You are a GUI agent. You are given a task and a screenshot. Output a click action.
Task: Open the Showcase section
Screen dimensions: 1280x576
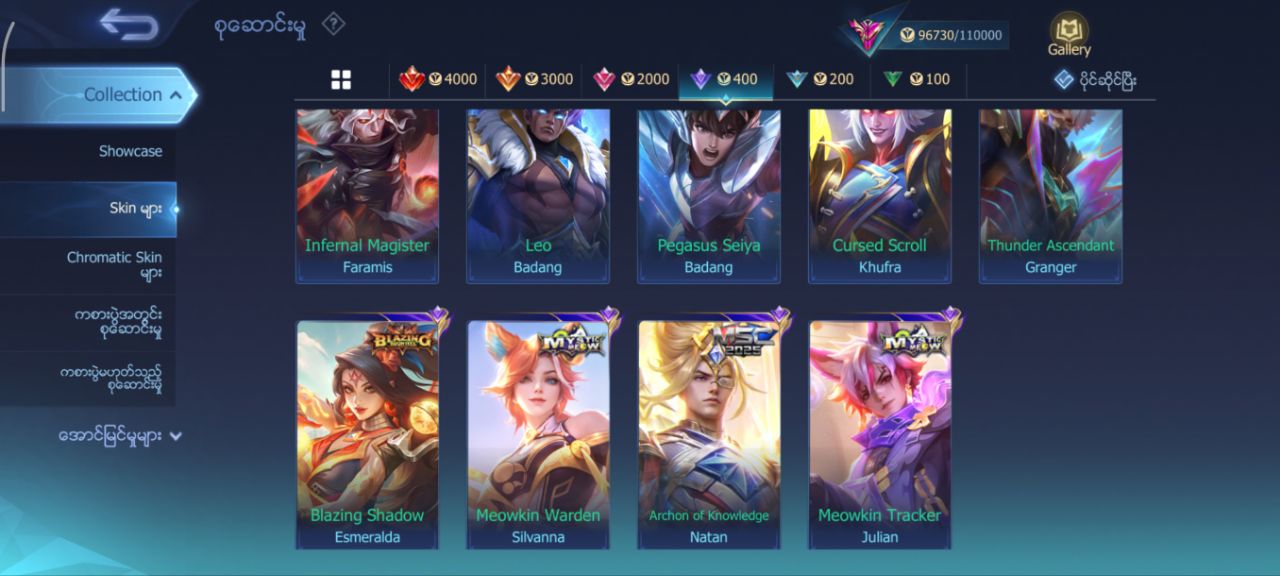[x=130, y=152]
